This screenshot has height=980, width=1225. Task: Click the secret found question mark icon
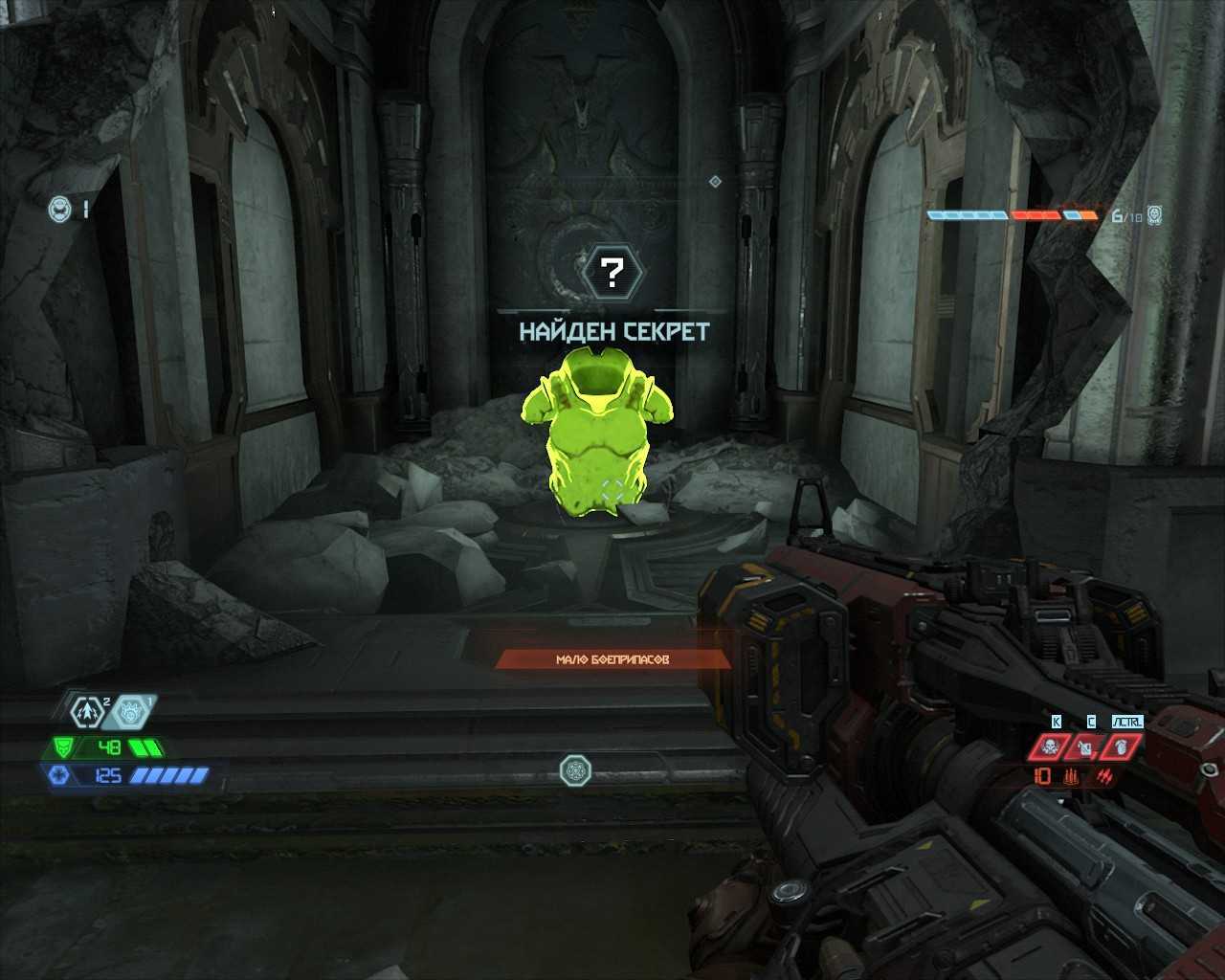click(x=614, y=273)
